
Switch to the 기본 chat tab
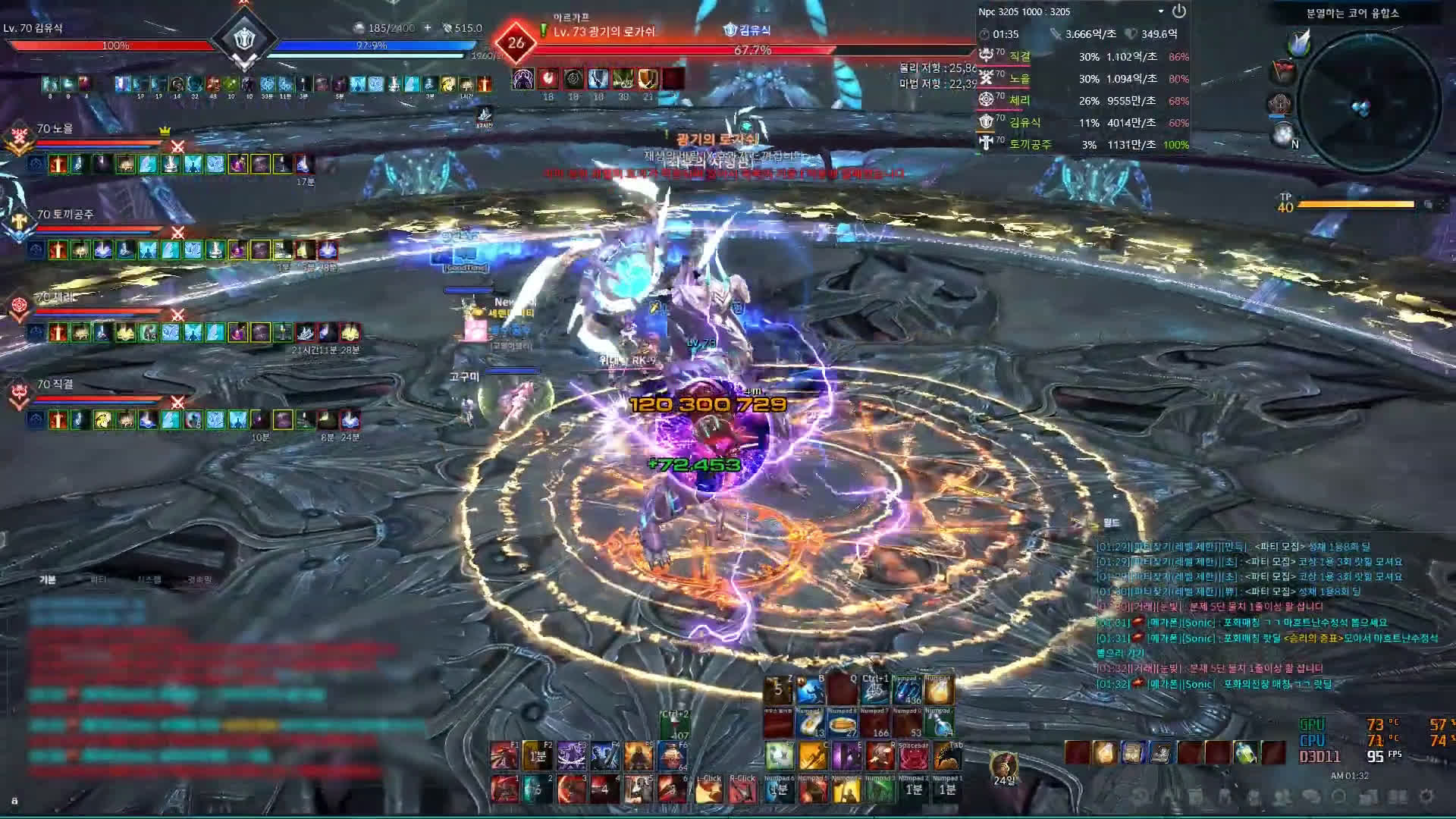[x=48, y=579]
